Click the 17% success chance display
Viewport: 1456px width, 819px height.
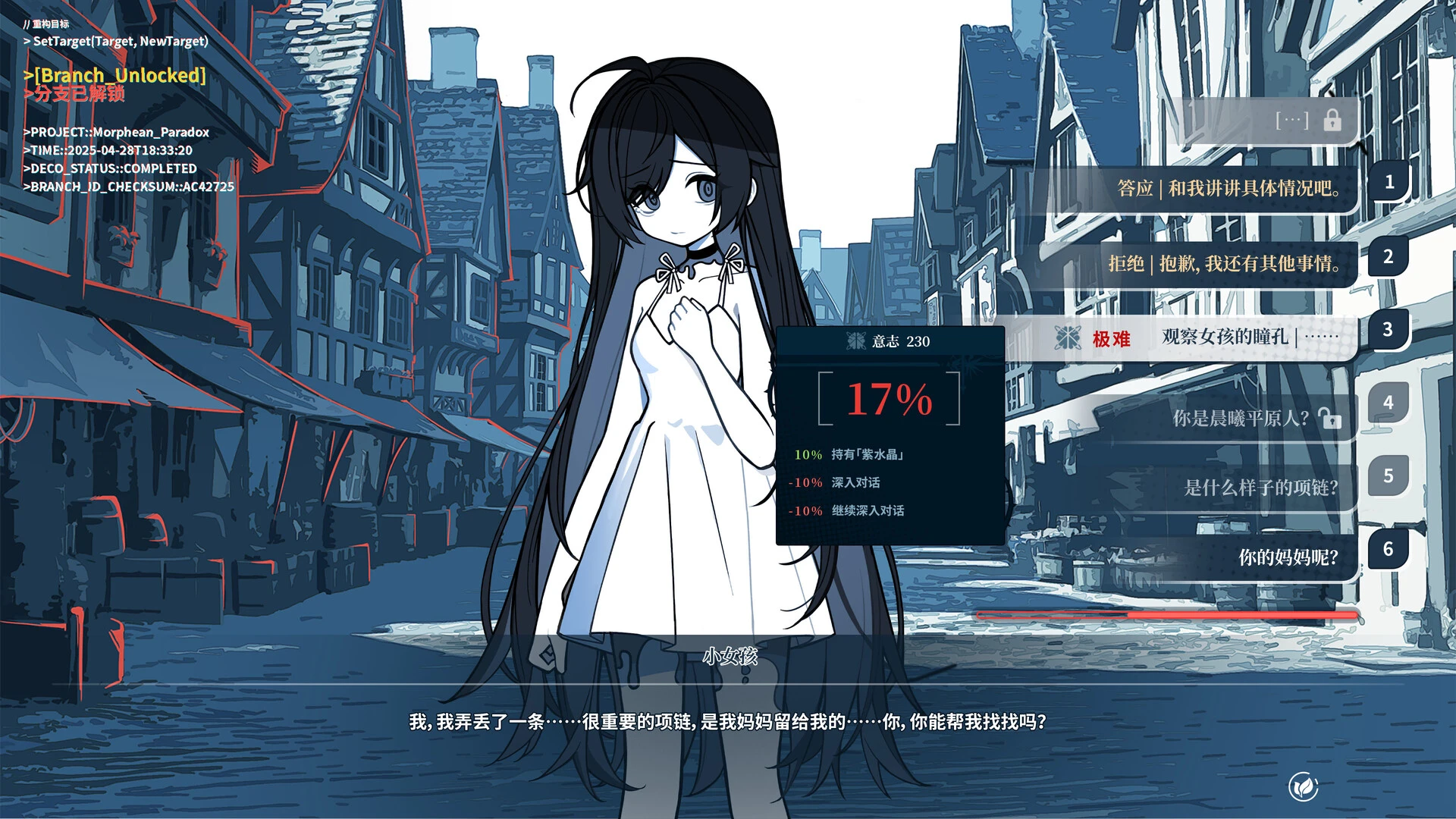[x=889, y=398]
